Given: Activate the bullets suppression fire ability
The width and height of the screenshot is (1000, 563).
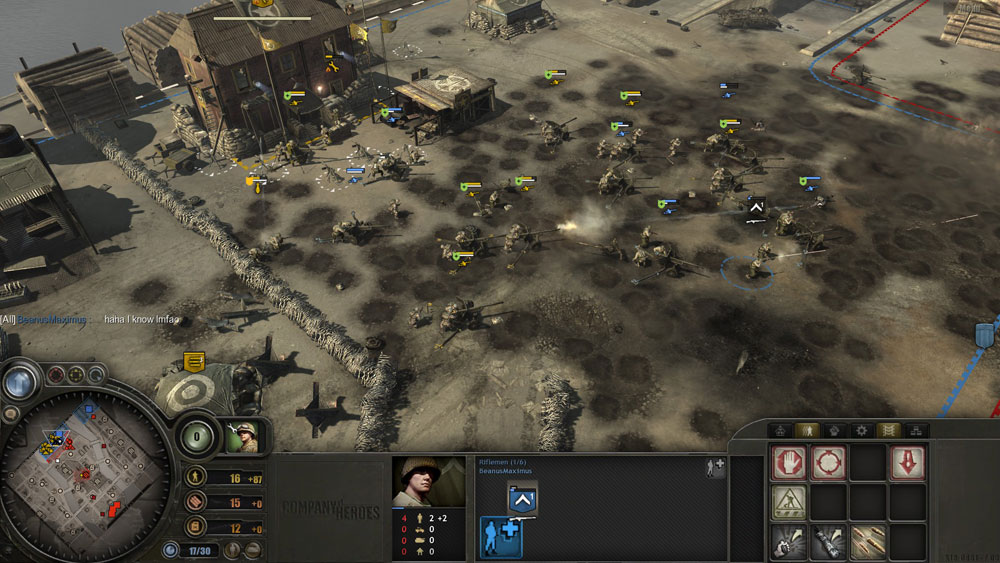Looking at the screenshot, I should (x=867, y=542).
